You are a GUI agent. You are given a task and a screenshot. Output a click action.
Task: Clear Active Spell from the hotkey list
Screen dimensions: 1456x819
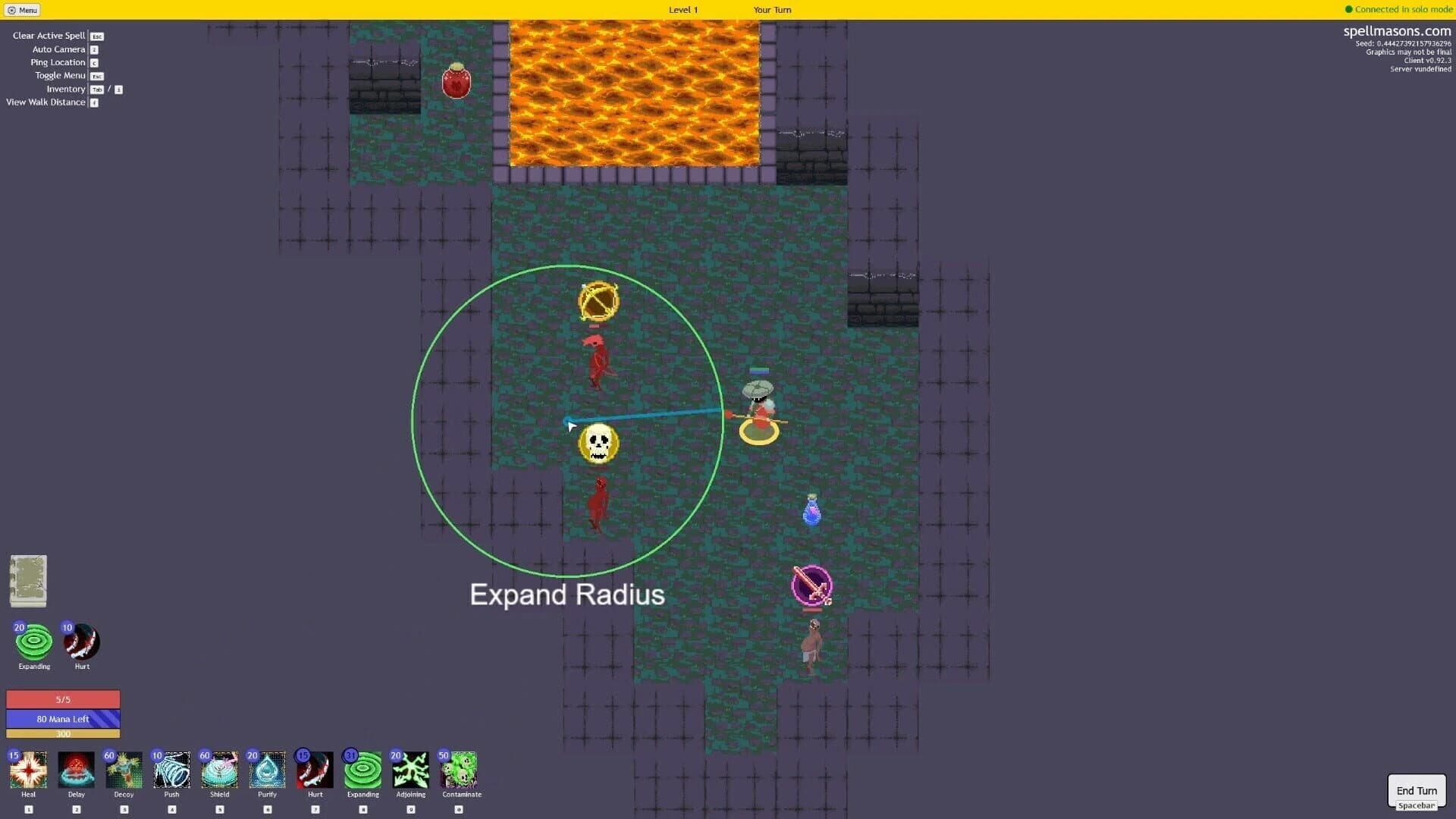(x=49, y=35)
